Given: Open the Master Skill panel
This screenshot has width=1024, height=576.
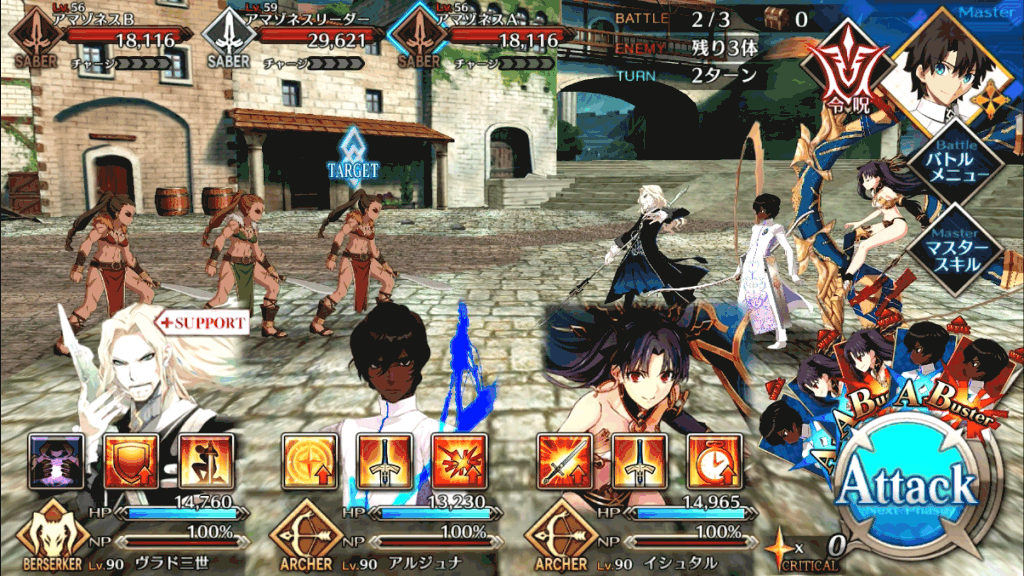Looking at the screenshot, I should point(953,244).
